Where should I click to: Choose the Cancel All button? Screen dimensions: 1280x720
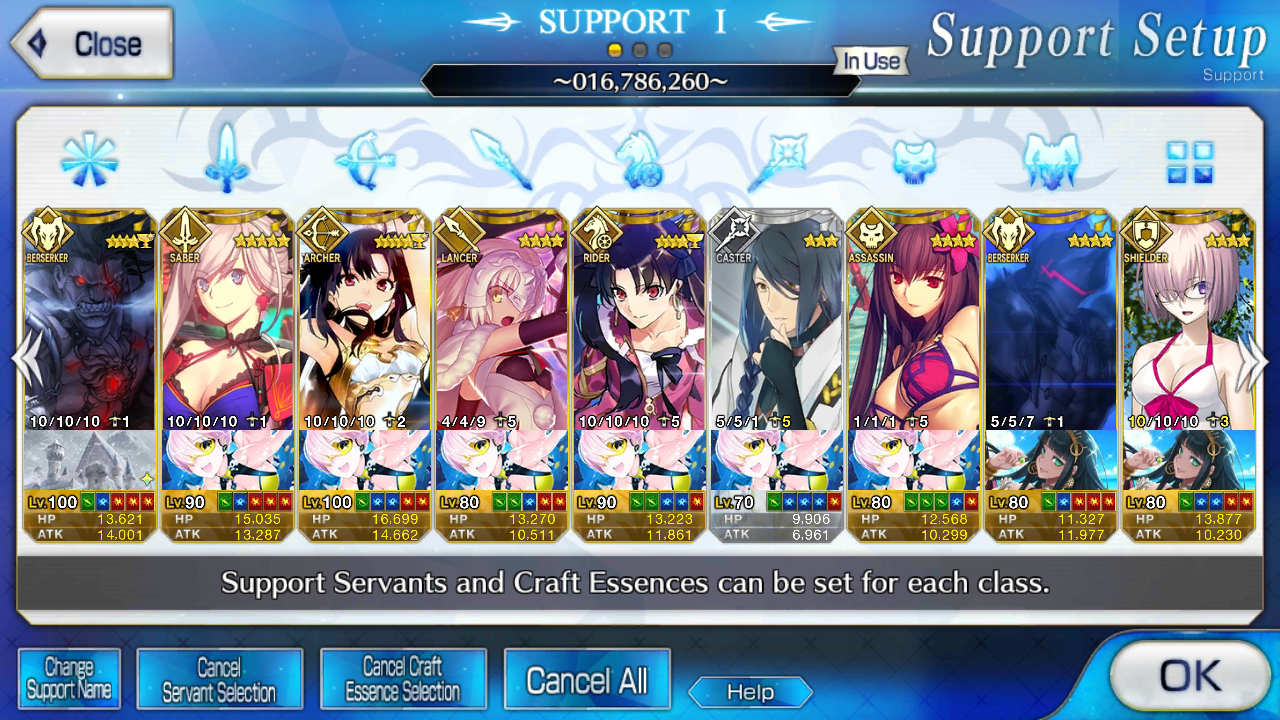(x=587, y=681)
